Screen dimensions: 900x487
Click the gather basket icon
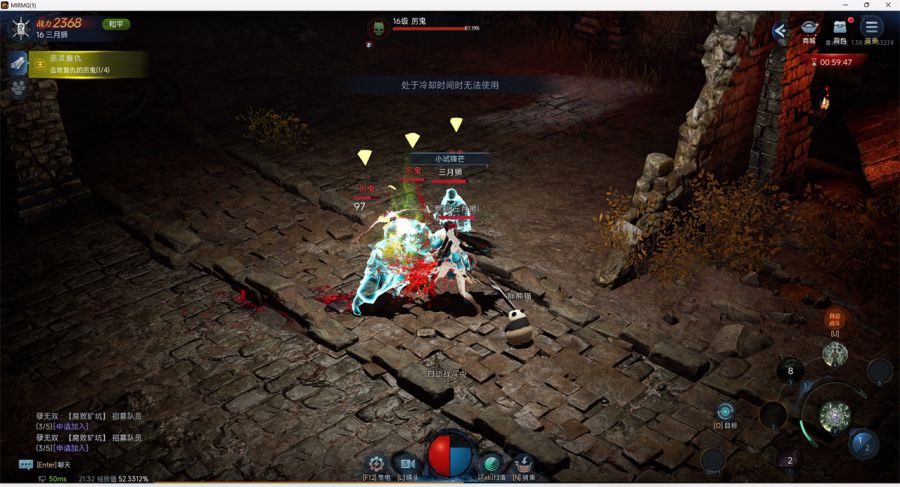point(523,463)
